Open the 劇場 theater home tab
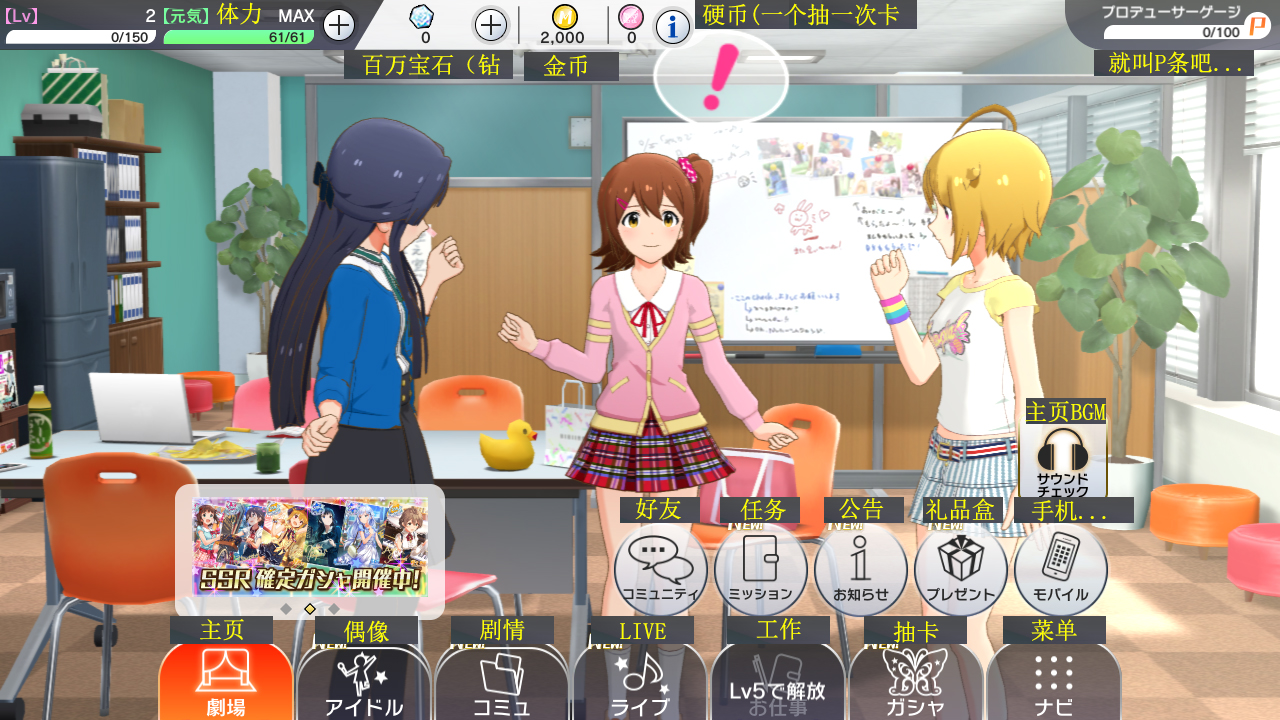The width and height of the screenshot is (1280, 720). coord(226,682)
